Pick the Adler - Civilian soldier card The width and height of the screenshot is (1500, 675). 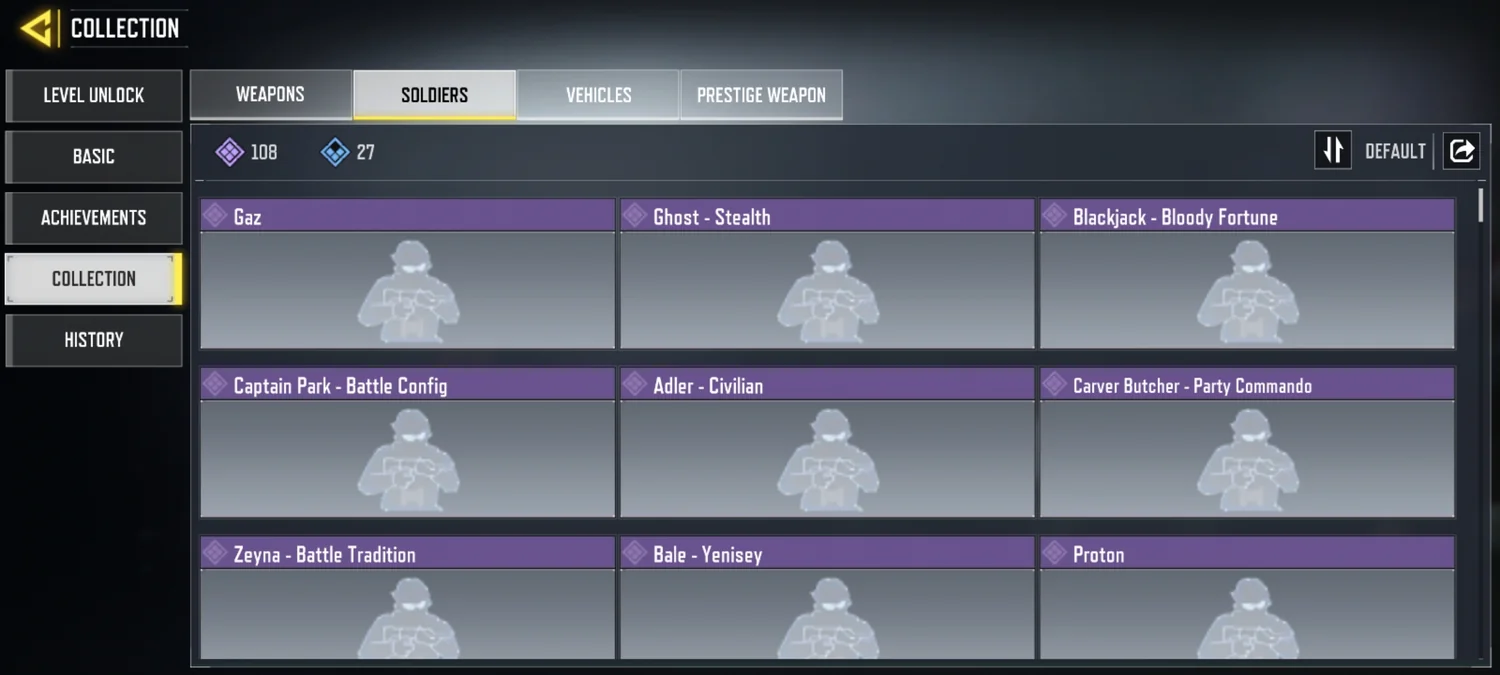(x=827, y=443)
